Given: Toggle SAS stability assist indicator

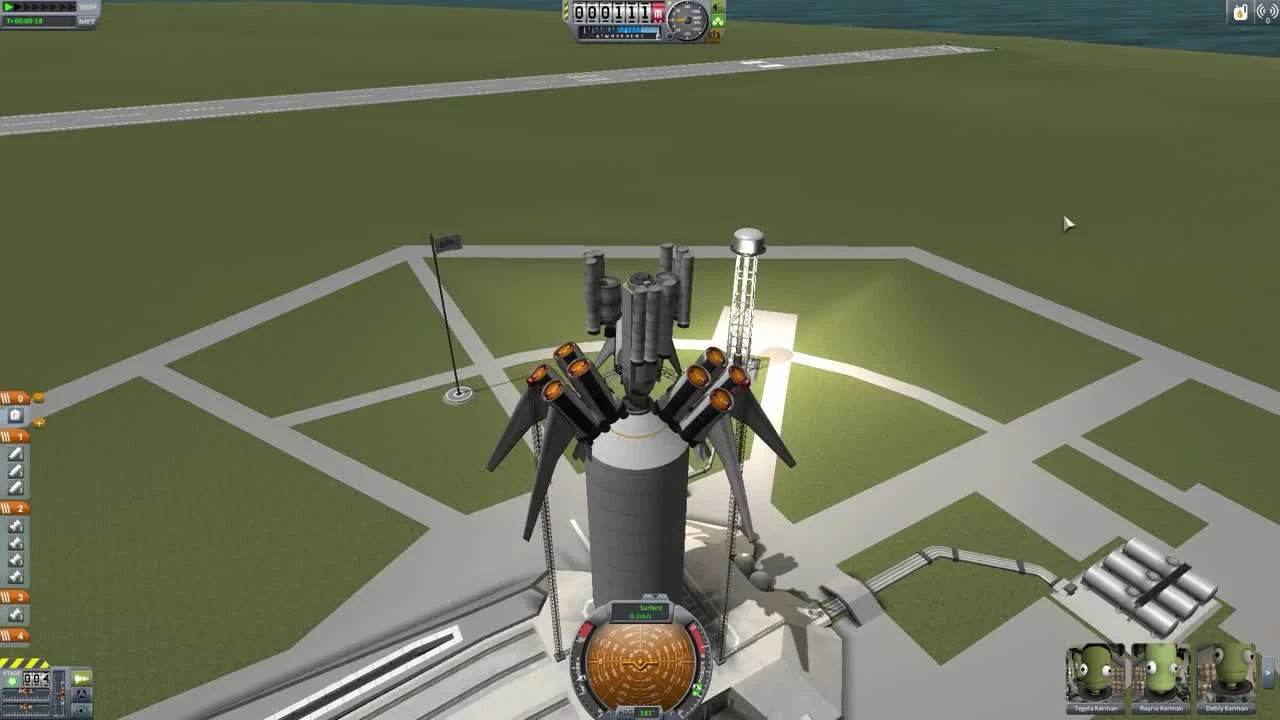Looking at the screenshot, I should (81, 693).
